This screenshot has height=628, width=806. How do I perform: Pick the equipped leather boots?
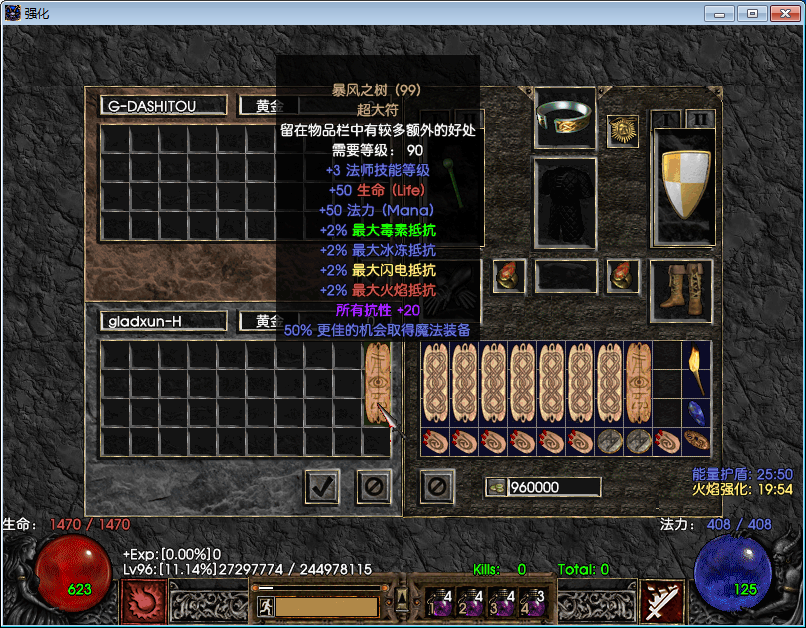coord(682,289)
